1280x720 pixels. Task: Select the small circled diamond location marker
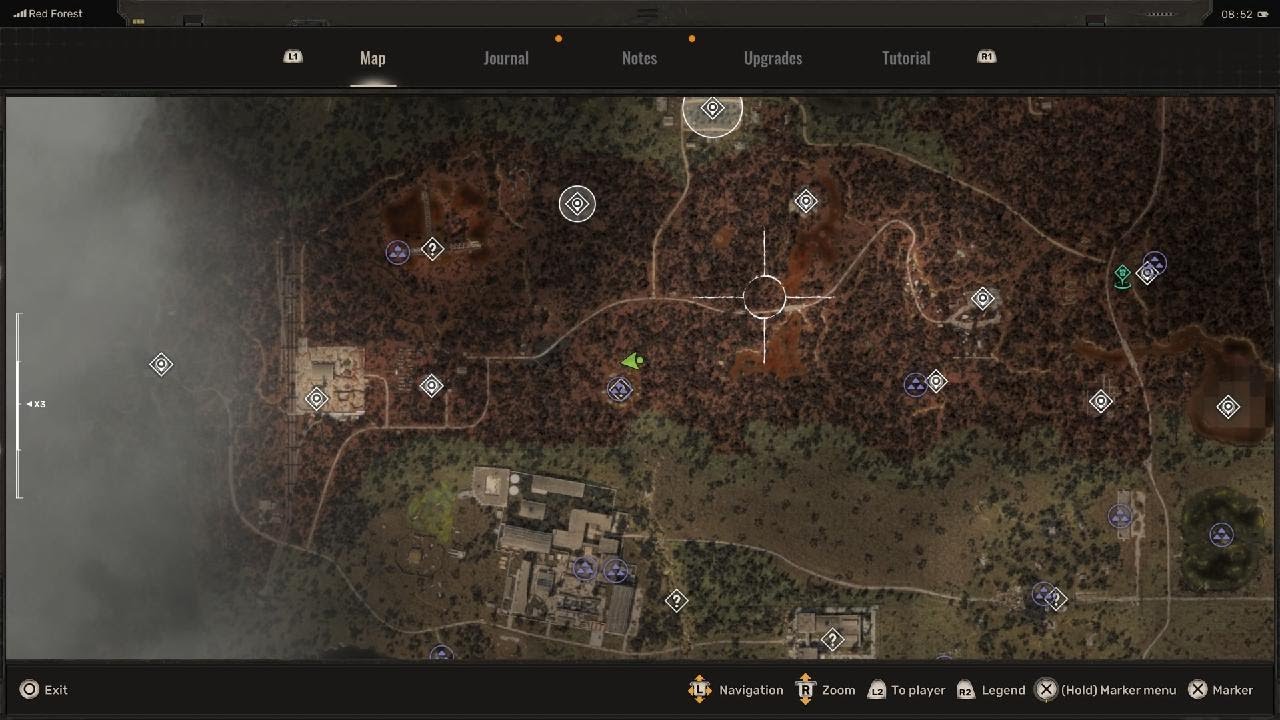pos(577,204)
